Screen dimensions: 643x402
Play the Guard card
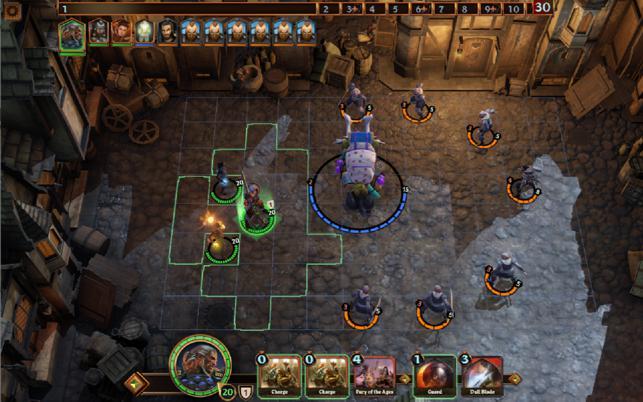433,378
